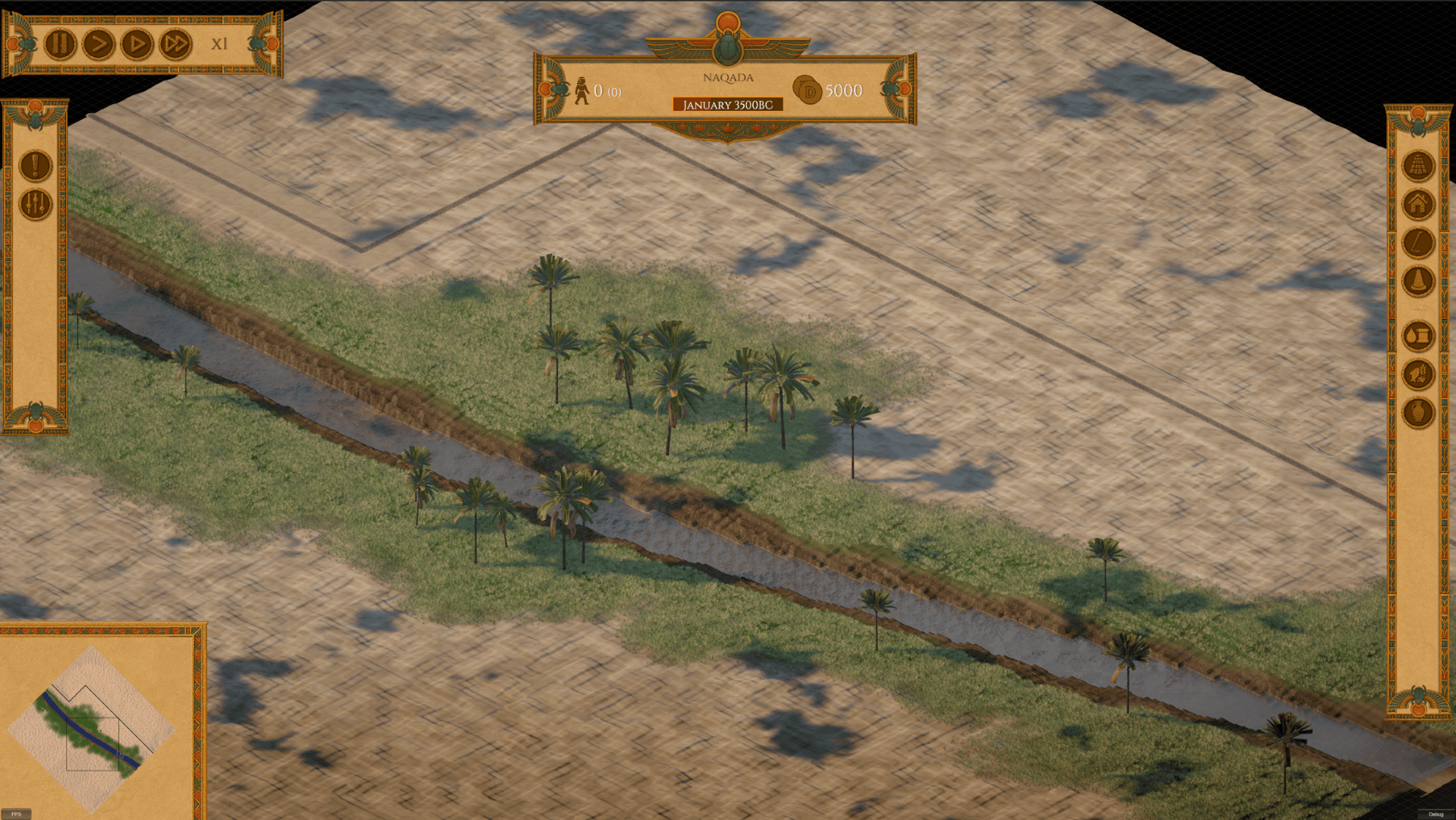Pause the game simulation
The image size is (1456, 820).
click(x=59, y=44)
